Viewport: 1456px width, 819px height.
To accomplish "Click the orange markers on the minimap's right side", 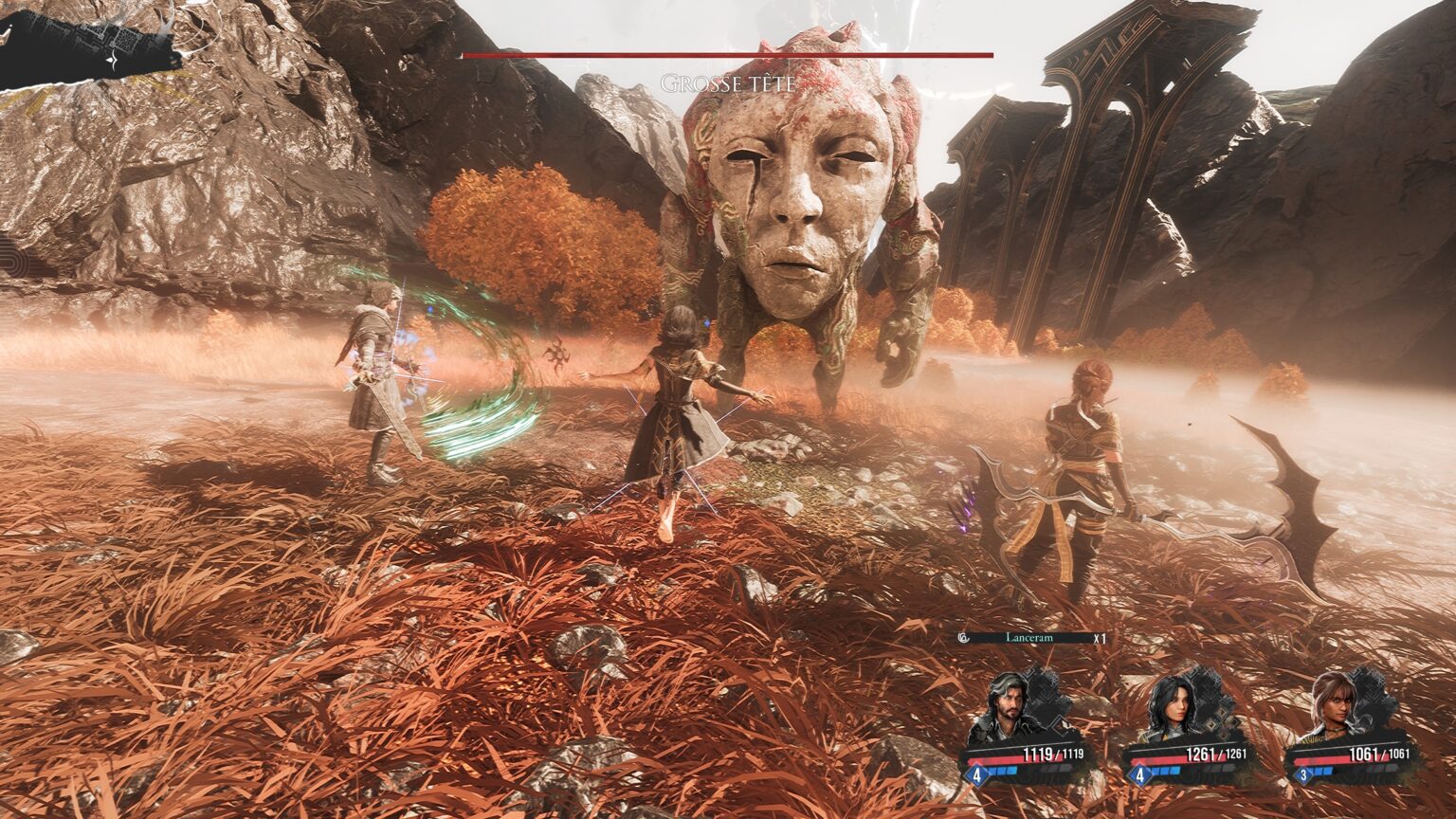I will click(x=175, y=62).
